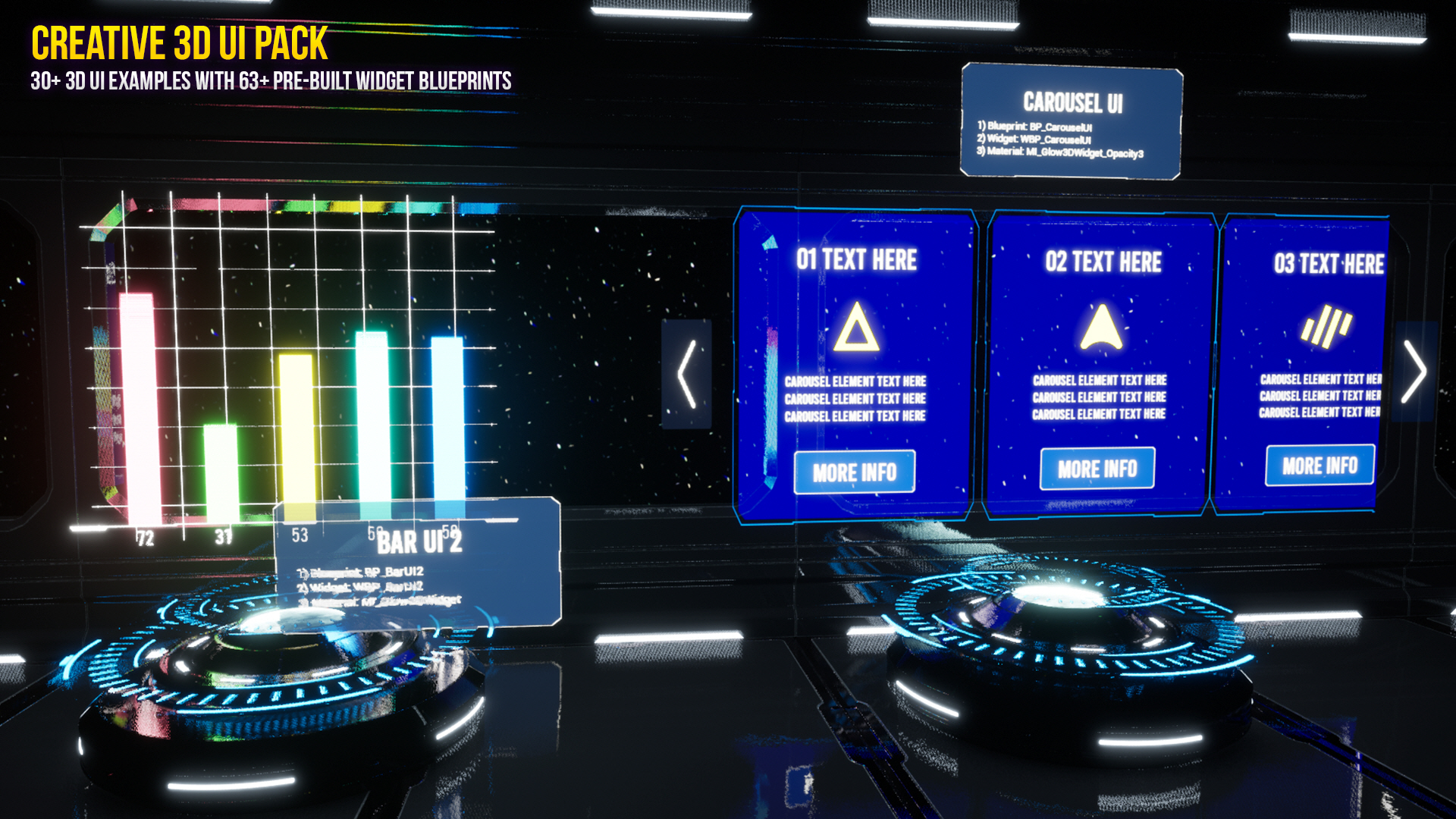Click first CAROUSEL ELEMENT TEXT HERE line on card 02
The image size is (1456, 819).
1098,381
